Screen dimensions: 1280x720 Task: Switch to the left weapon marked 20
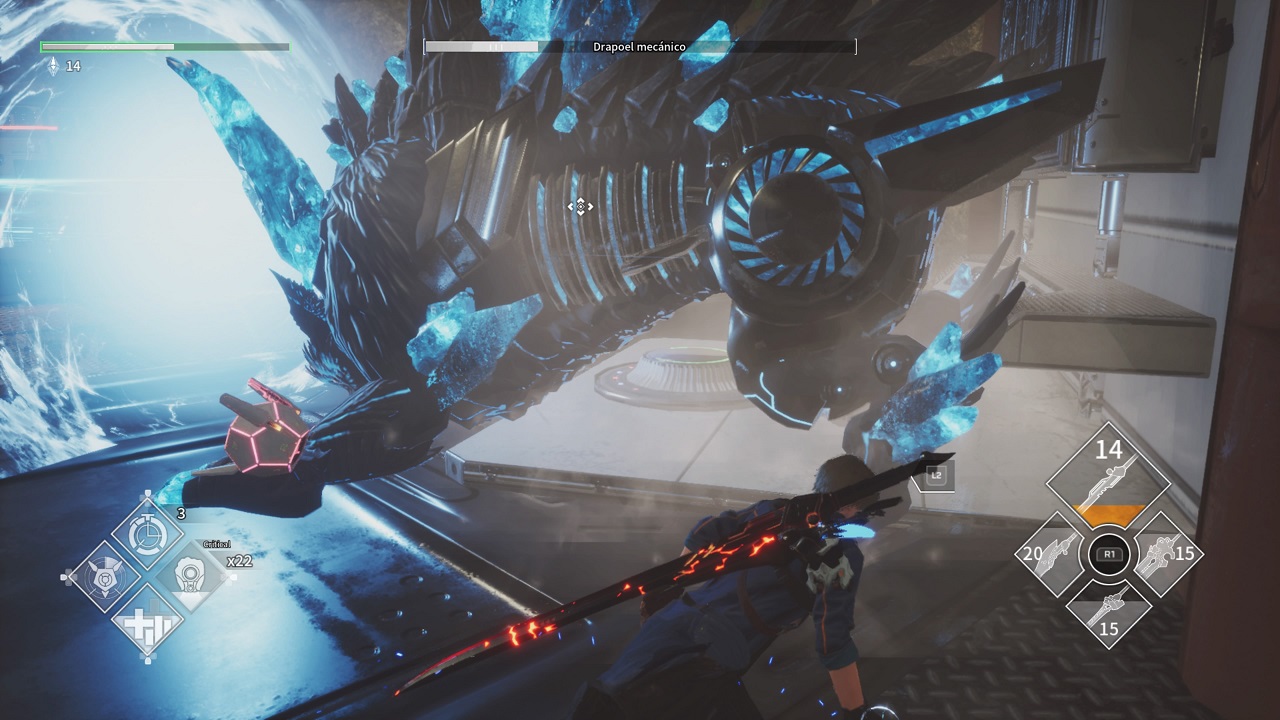click(1050, 553)
